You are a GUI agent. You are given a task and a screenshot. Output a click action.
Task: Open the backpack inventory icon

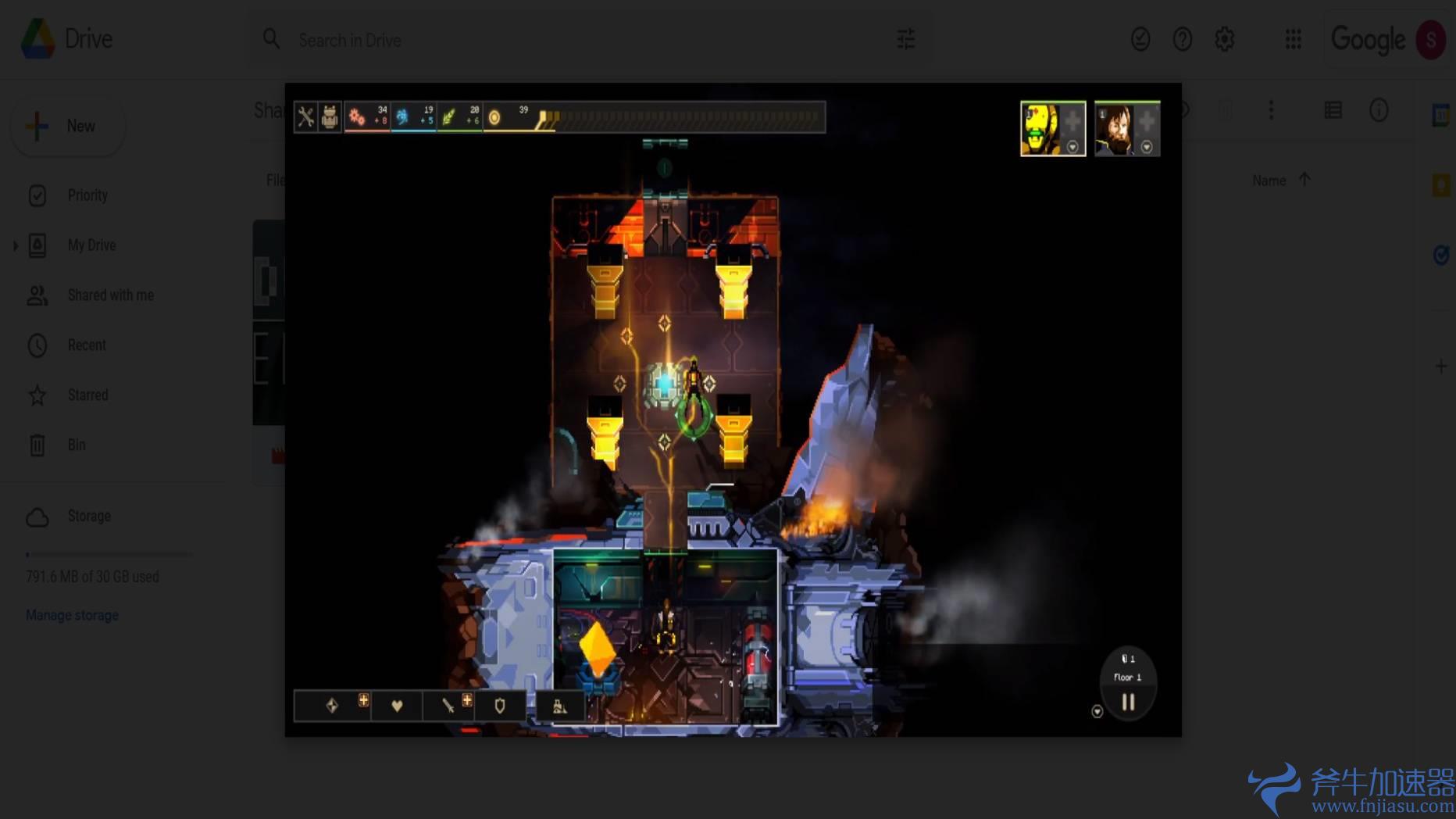(x=330, y=117)
